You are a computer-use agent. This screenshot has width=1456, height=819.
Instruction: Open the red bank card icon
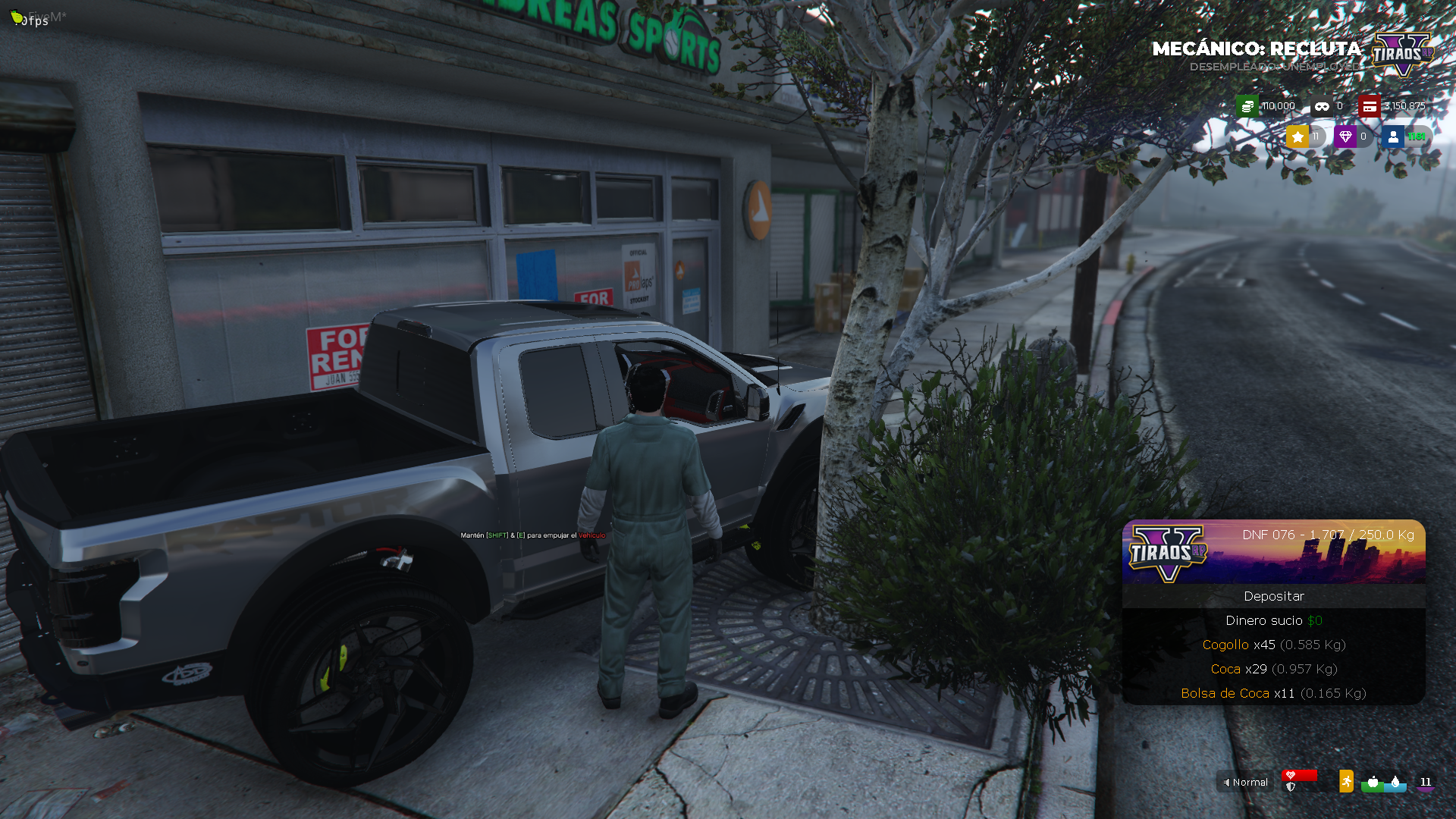point(1369,106)
